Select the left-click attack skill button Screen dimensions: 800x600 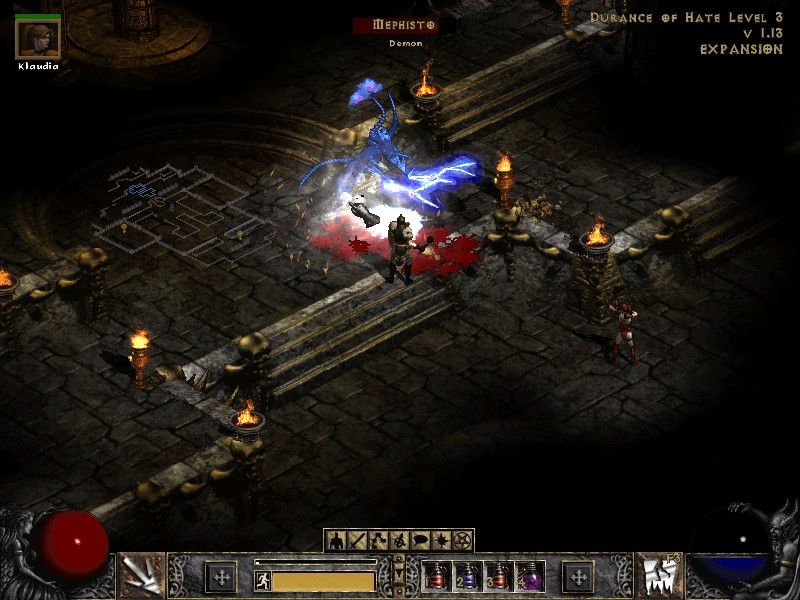[141, 574]
